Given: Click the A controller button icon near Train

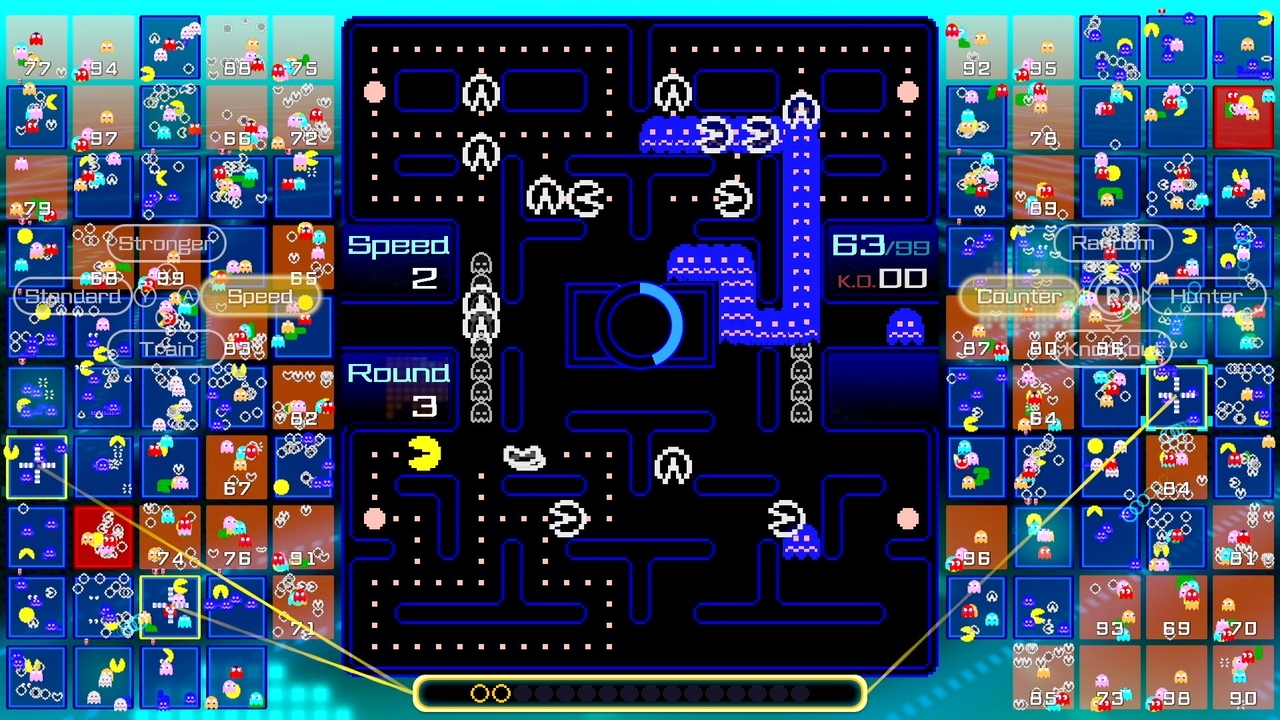Looking at the screenshot, I should pos(189,294).
